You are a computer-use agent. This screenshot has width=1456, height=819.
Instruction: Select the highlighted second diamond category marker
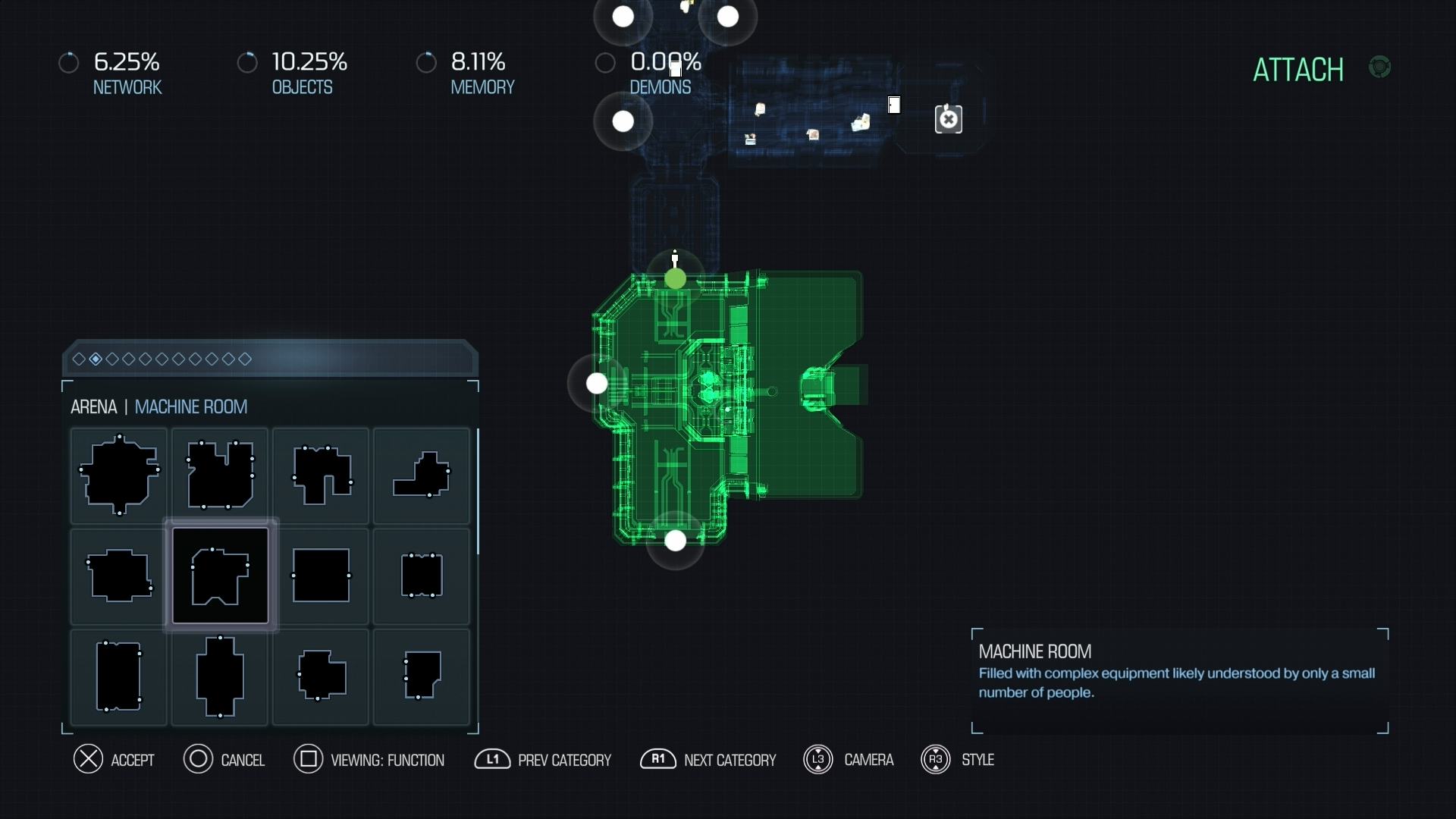point(95,359)
